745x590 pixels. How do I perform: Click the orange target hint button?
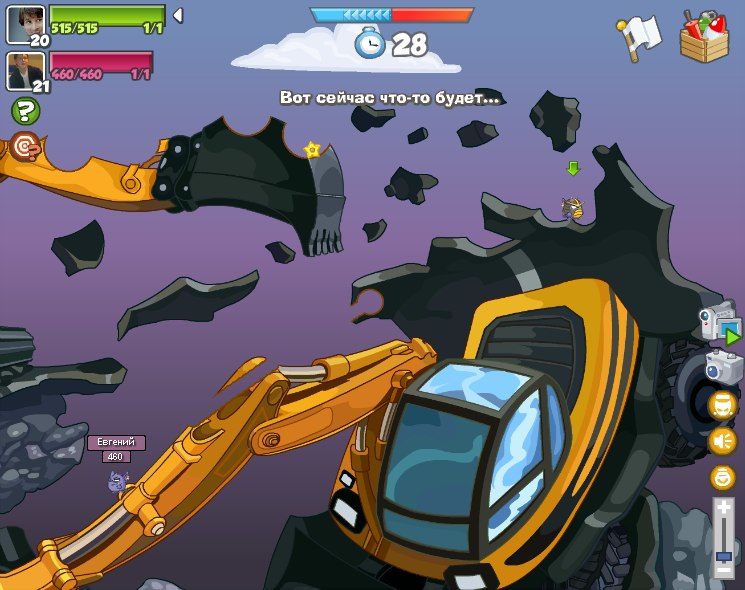(x=25, y=146)
